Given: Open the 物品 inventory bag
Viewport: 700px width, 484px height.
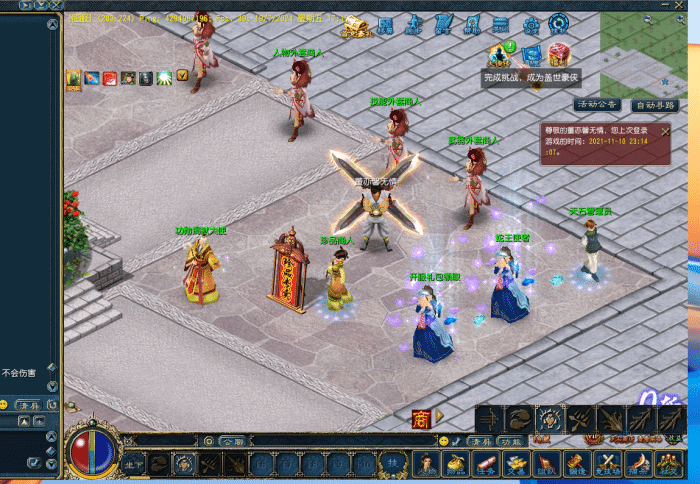Looking at the screenshot, I should click(x=457, y=463).
